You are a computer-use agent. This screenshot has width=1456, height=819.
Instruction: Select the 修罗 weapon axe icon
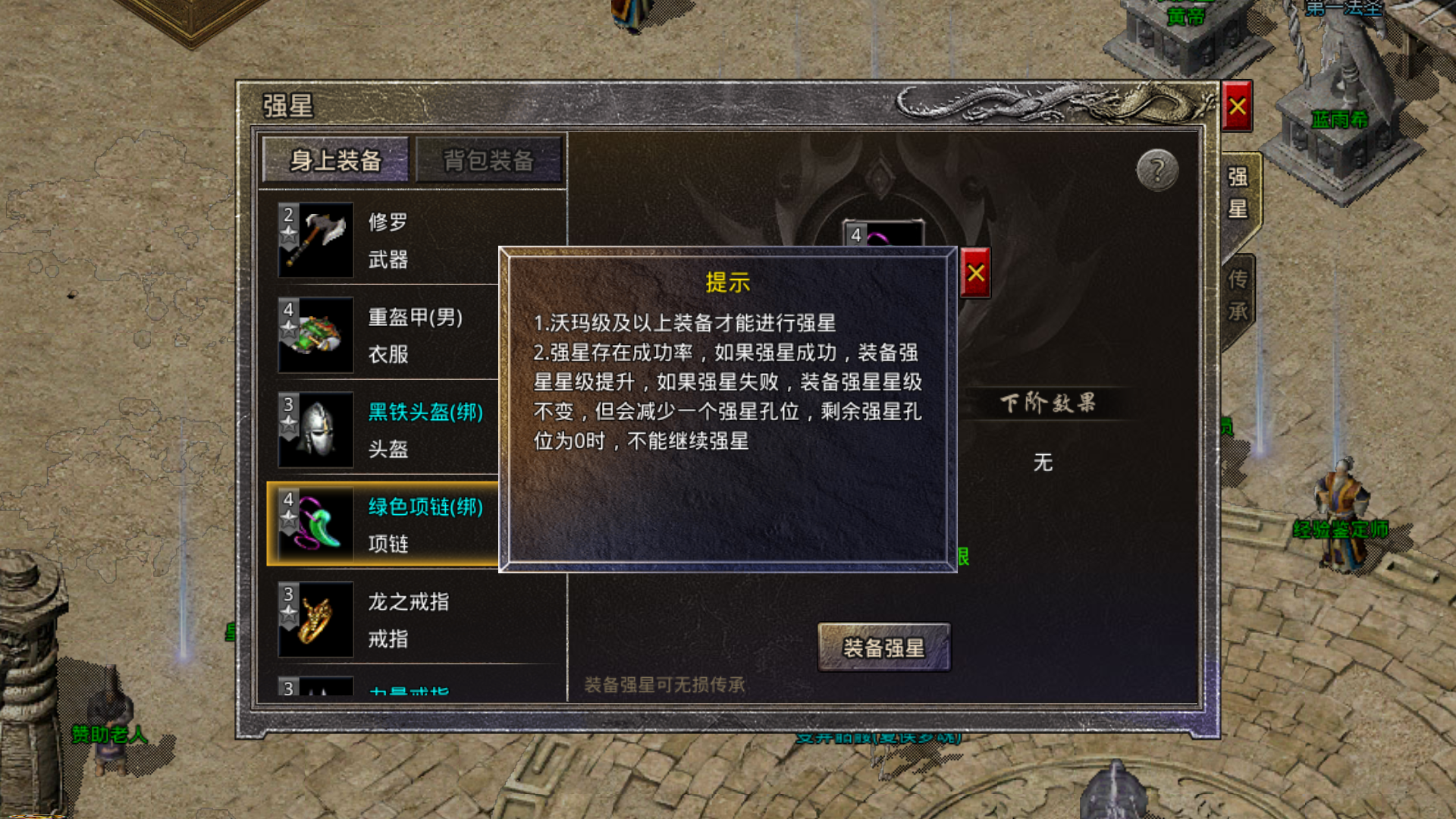(316, 239)
